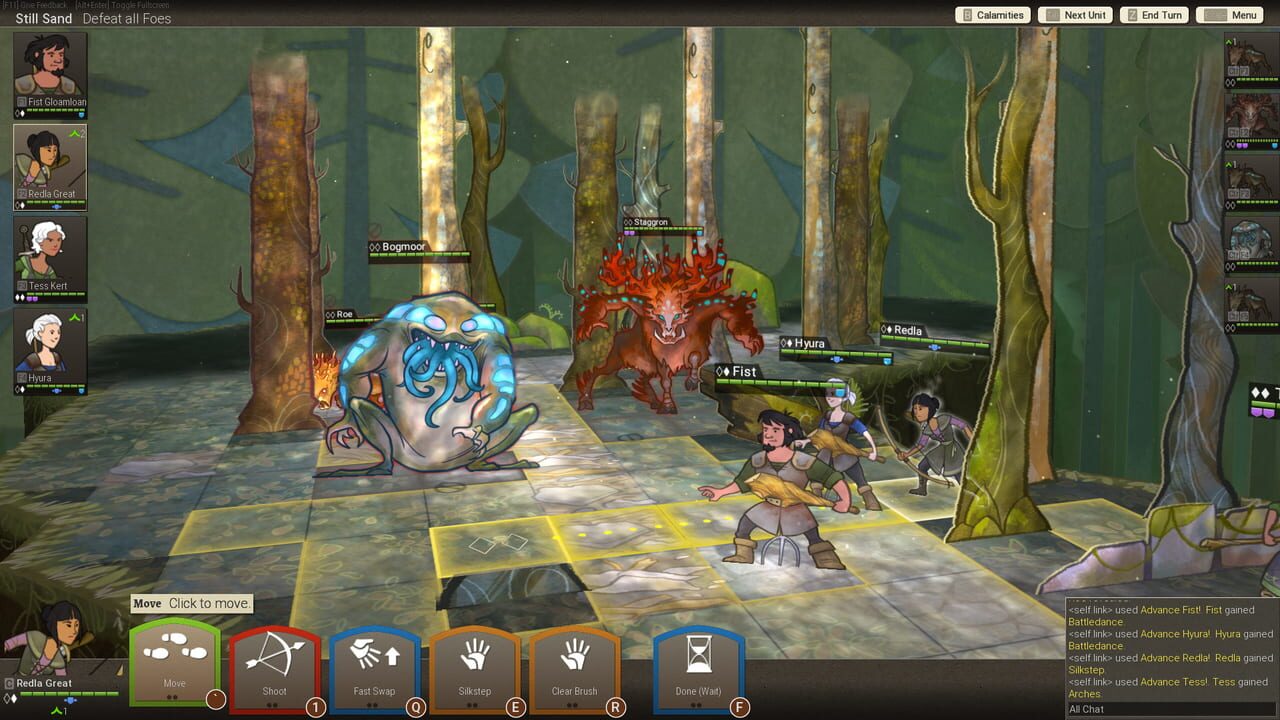Activate the Fast Swap ability
Viewport: 1280px width, 720px height.
click(373, 663)
